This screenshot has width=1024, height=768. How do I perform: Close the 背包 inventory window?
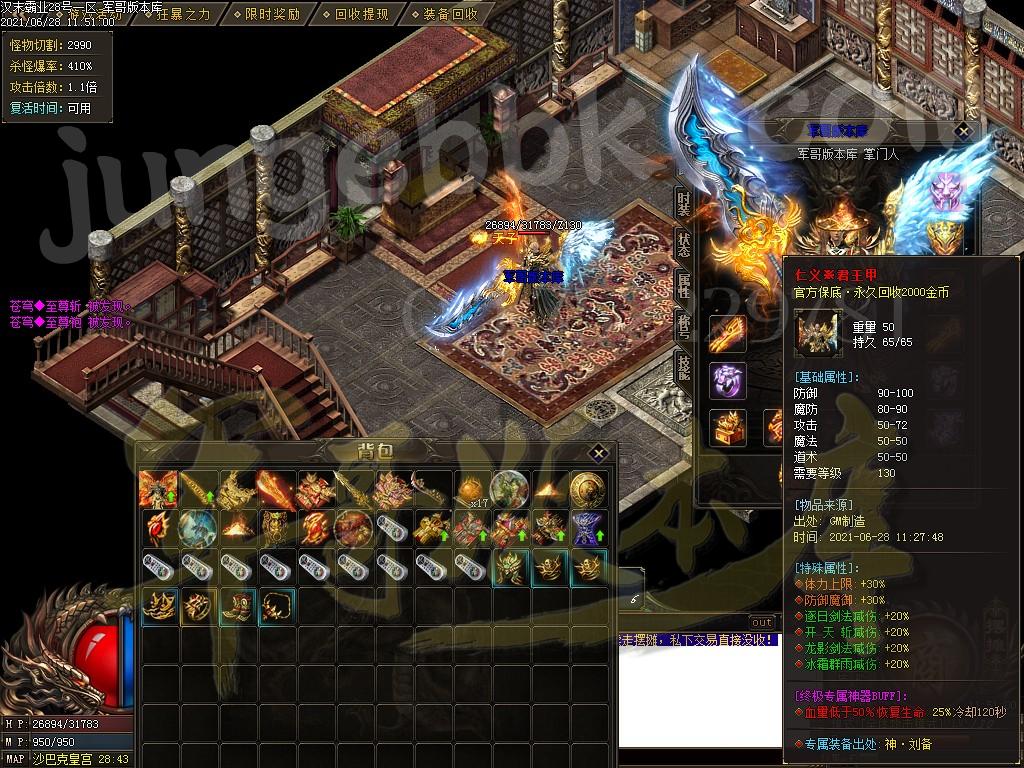[x=597, y=452]
